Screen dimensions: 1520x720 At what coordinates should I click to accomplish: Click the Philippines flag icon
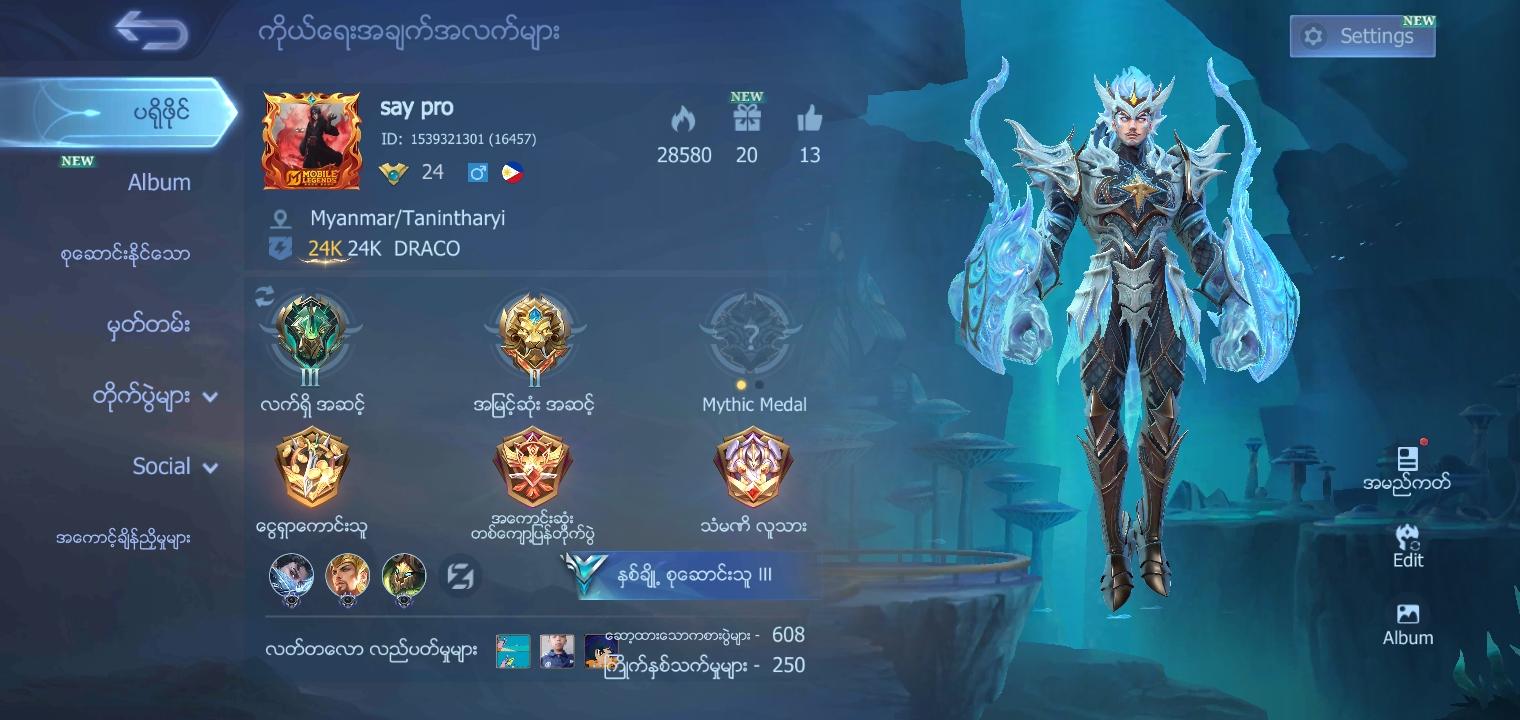(x=512, y=171)
